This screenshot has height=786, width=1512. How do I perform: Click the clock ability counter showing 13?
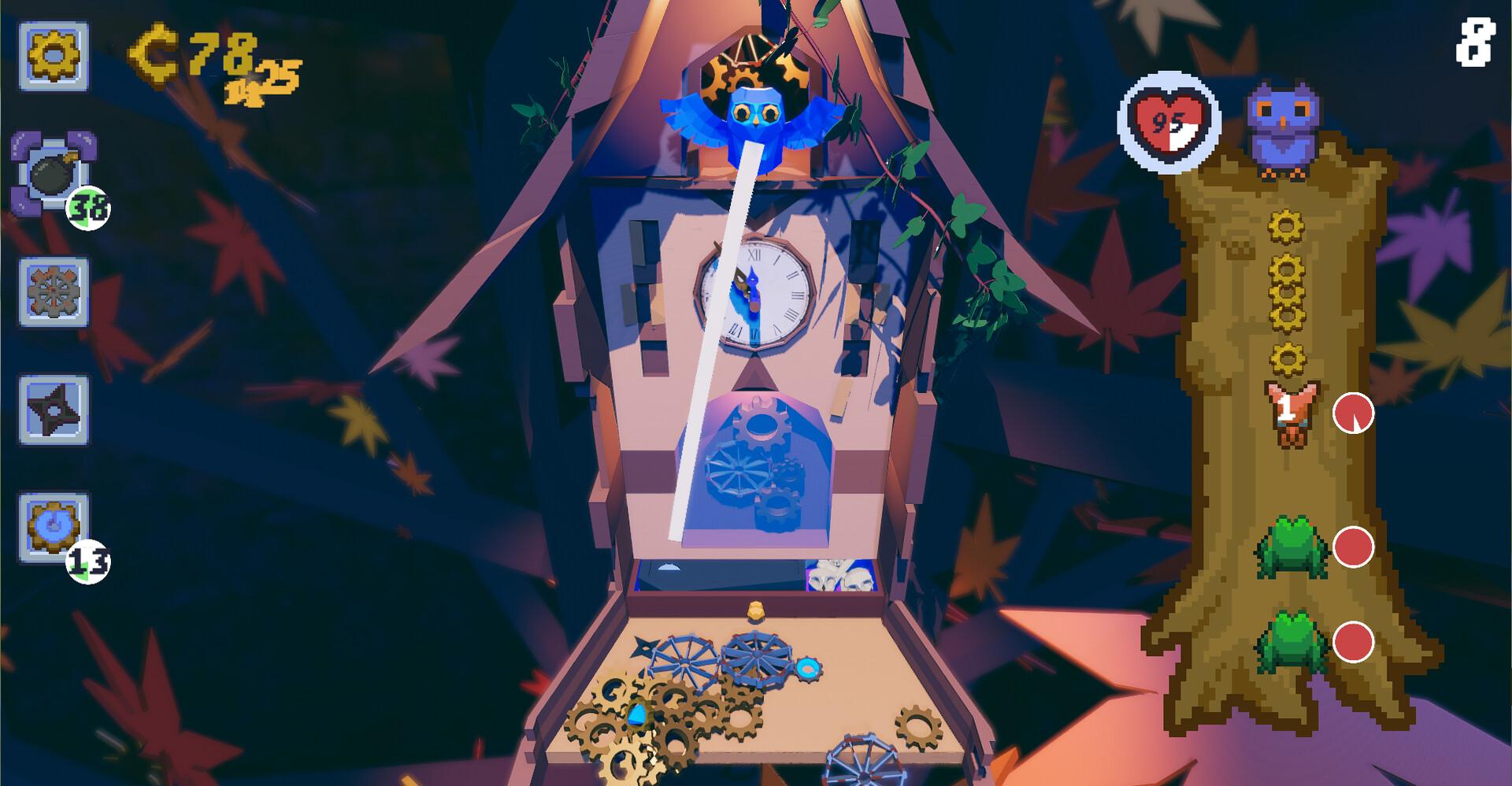coord(89,559)
